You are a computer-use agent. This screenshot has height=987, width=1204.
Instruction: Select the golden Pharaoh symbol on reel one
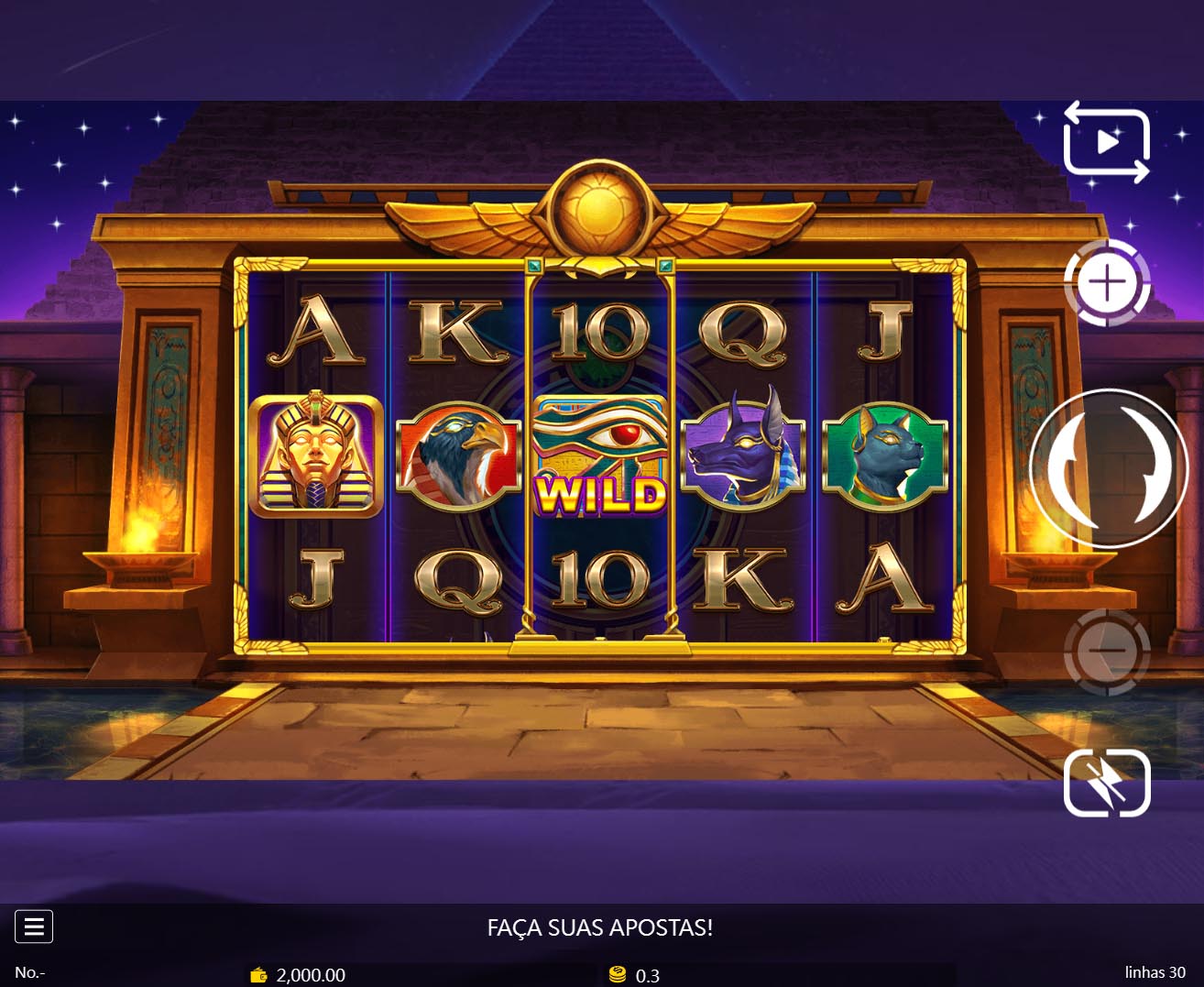coord(318,456)
